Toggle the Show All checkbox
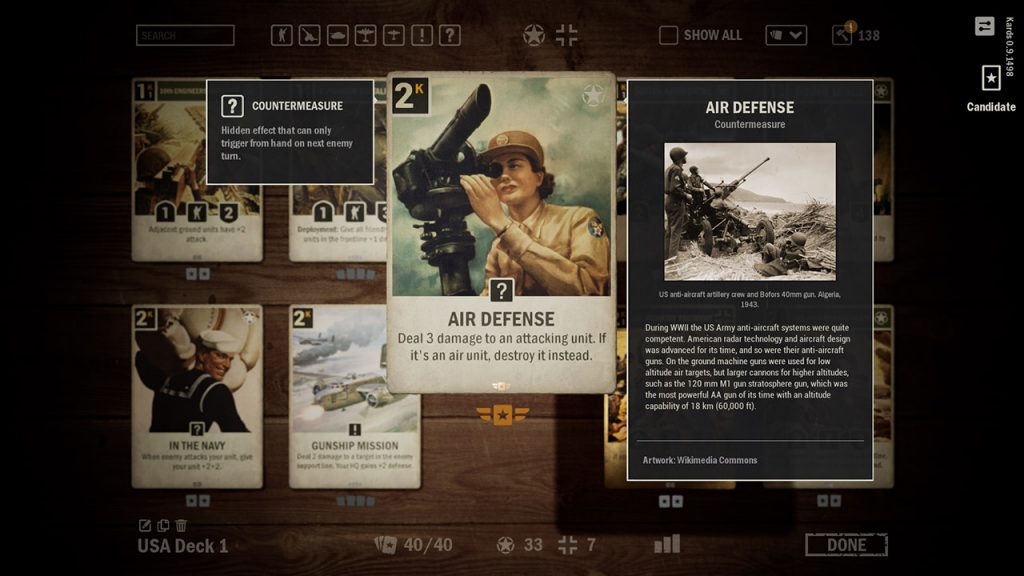The height and width of the screenshot is (576, 1024). [669, 35]
